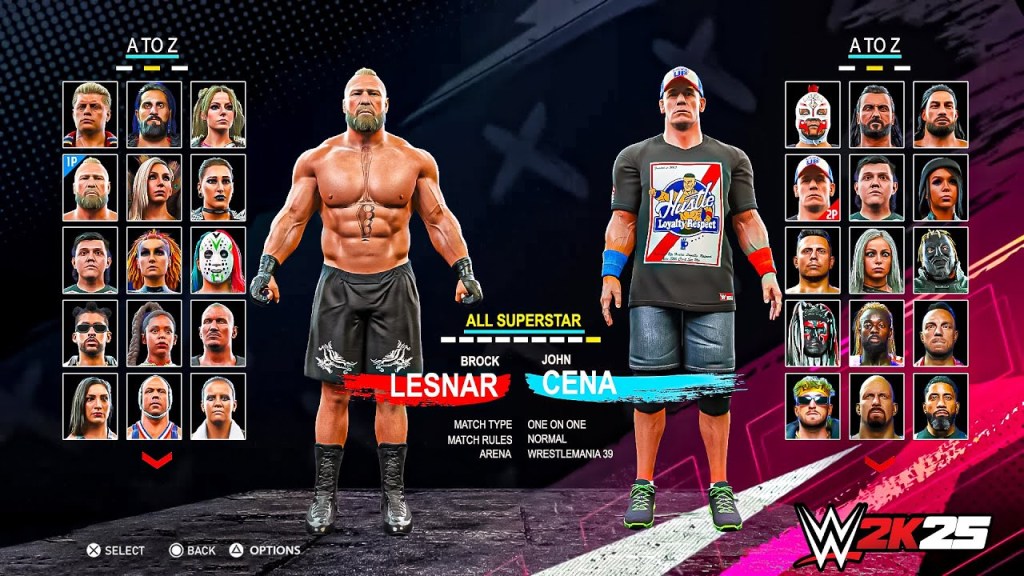Click the ALL SUPERSTAR category selector
The height and width of the screenshot is (576, 1024).
(523, 321)
